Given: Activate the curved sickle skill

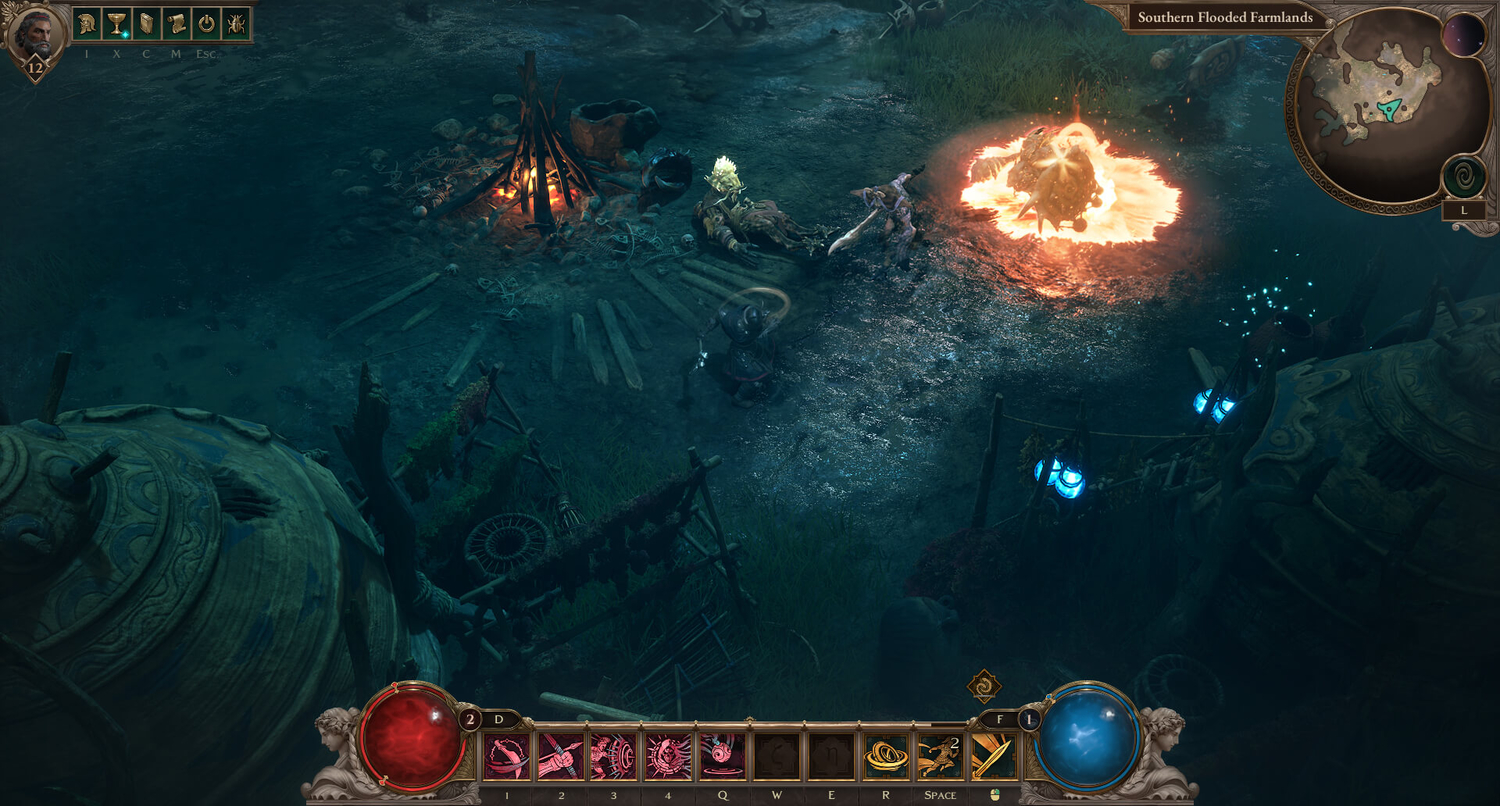Looking at the screenshot, I should (507, 757).
